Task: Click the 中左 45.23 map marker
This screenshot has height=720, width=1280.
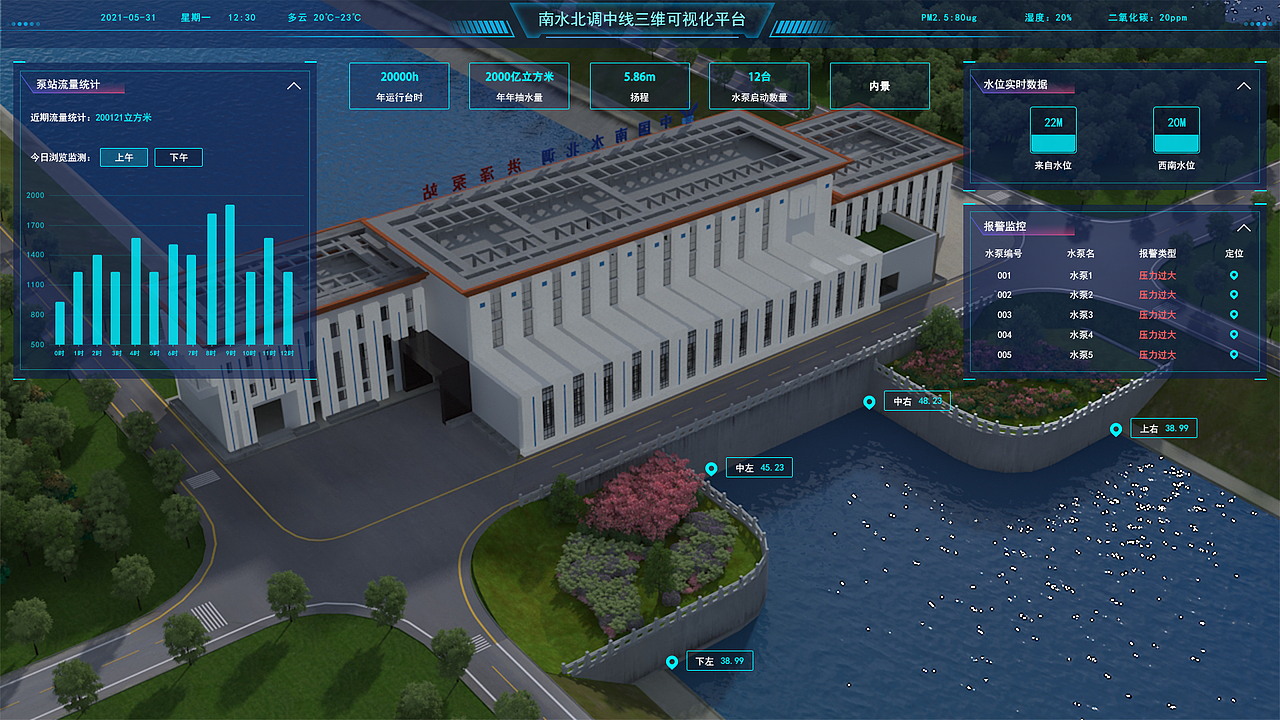Action: point(711,469)
